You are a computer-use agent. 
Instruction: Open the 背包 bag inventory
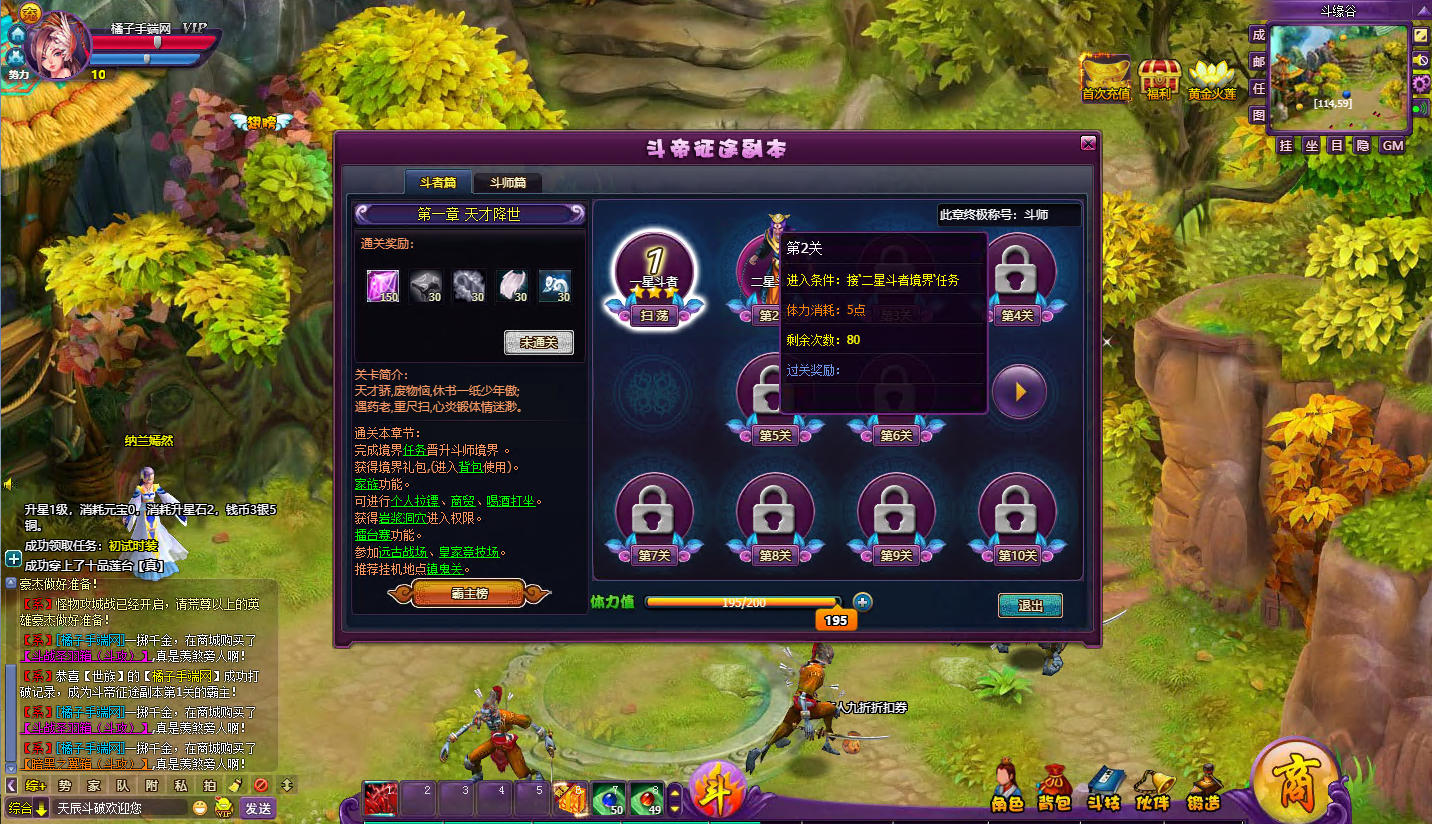coord(1054,787)
